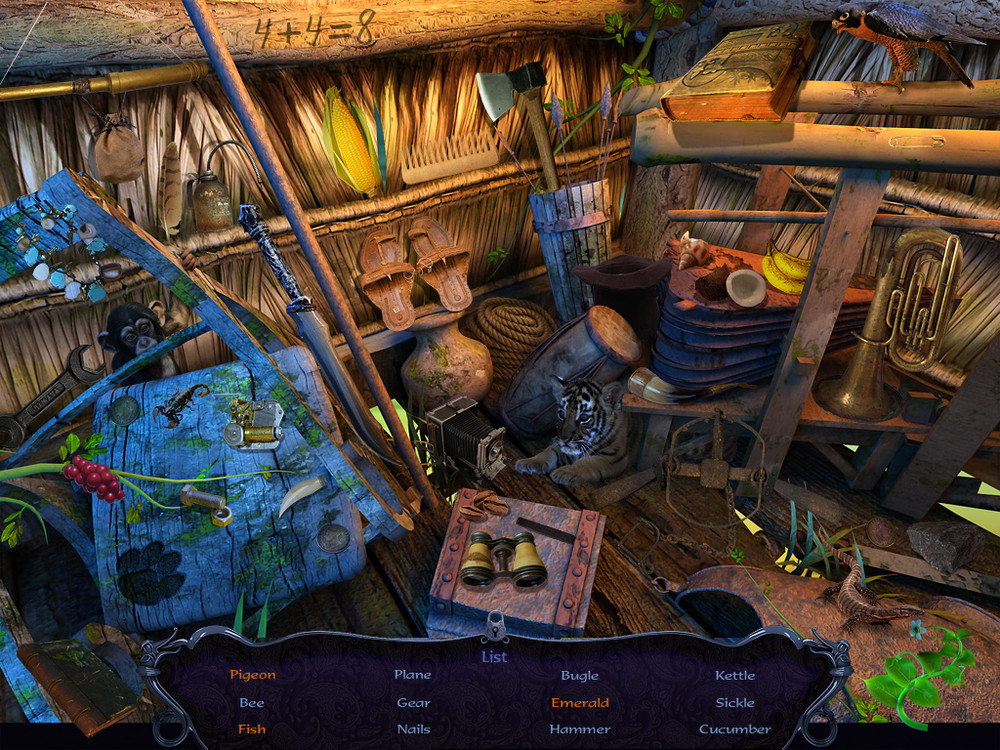Screen dimensions: 1000x750
Task: Choose the orange Fish list entry
Action: point(252,729)
